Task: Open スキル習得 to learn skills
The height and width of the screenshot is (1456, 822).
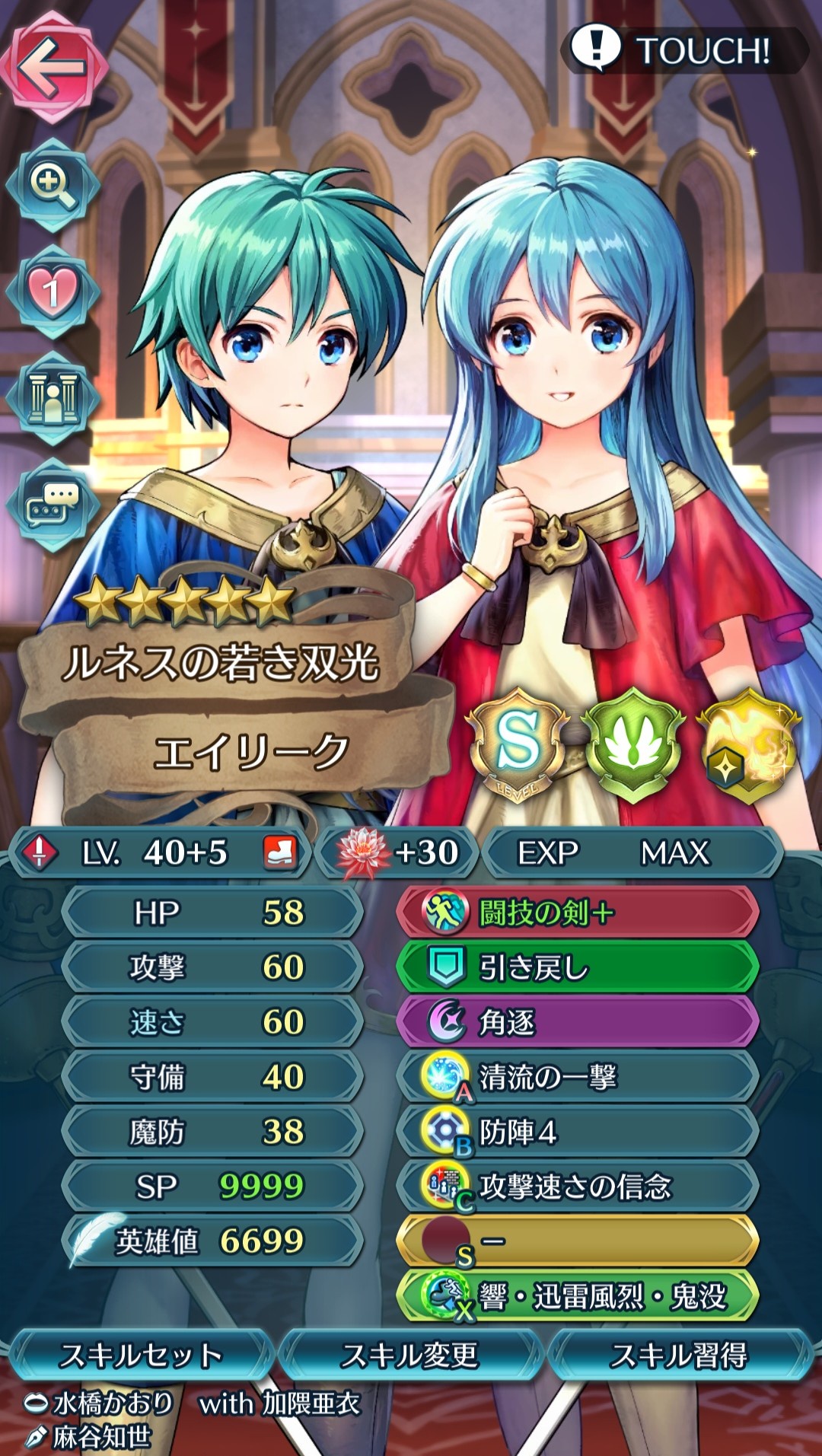Action: click(x=680, y=1356)
